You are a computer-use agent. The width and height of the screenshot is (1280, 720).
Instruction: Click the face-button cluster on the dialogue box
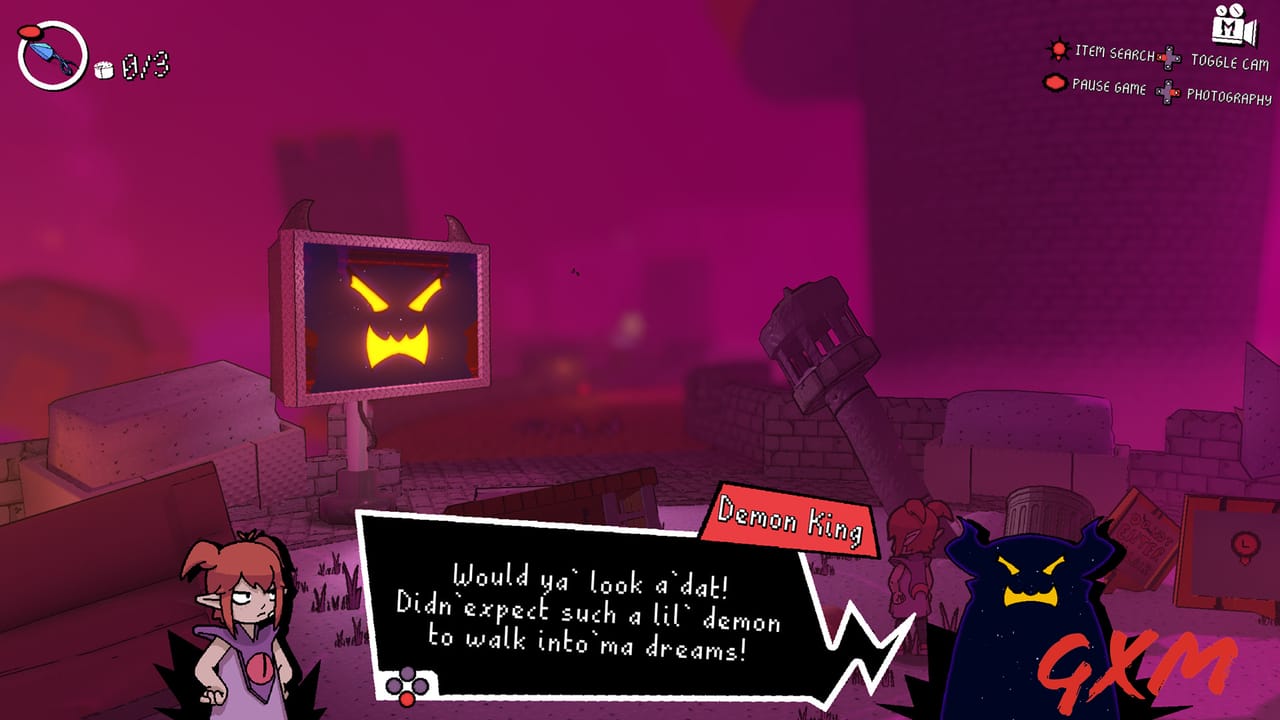click(405, 685)
